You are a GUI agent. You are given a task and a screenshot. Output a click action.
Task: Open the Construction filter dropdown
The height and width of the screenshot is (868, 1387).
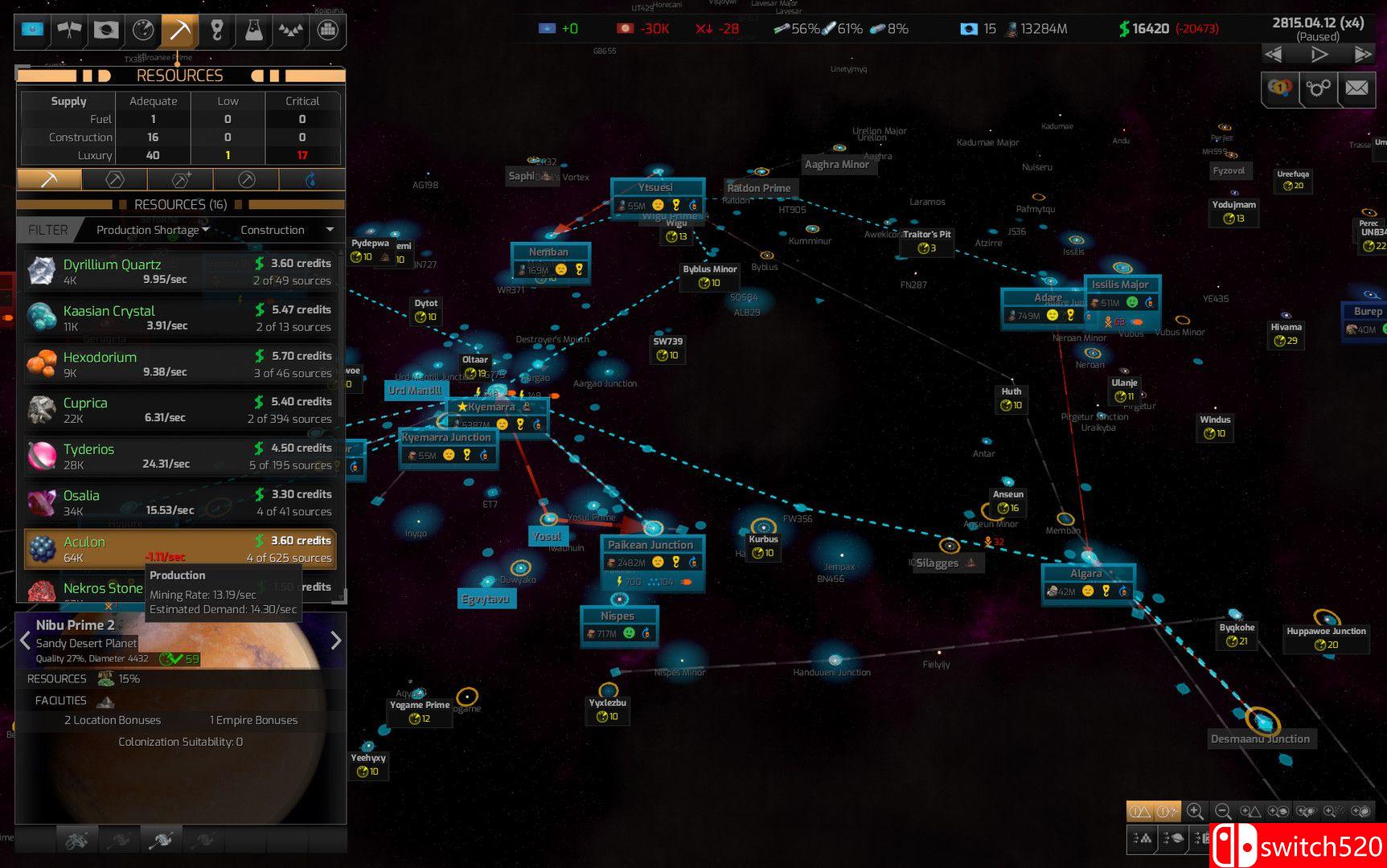pos(286,230)
